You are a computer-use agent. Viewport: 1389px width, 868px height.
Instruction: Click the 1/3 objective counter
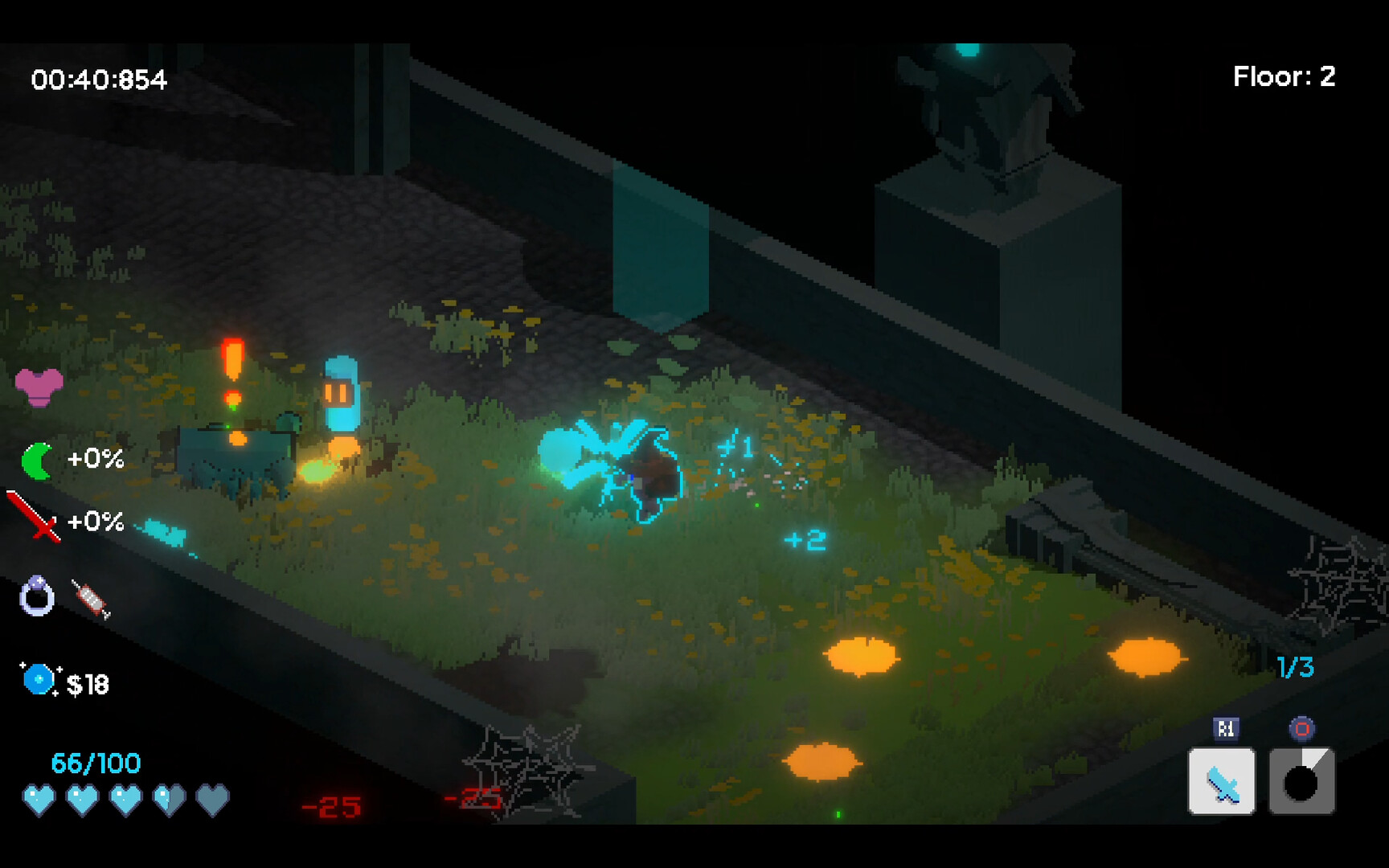tap(1296, 665)
